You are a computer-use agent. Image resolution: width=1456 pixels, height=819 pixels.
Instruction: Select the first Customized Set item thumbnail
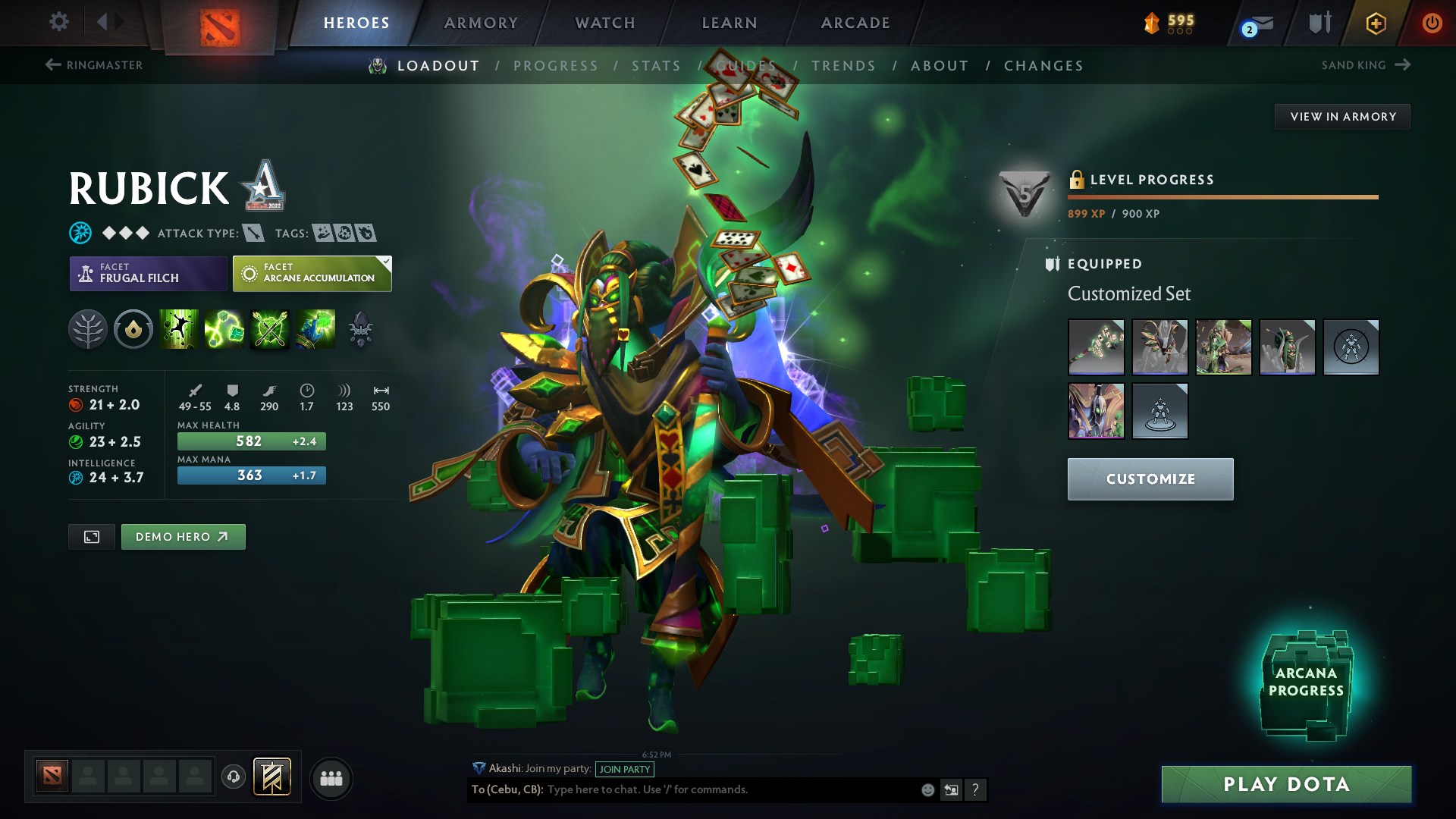click(1096, 347)
